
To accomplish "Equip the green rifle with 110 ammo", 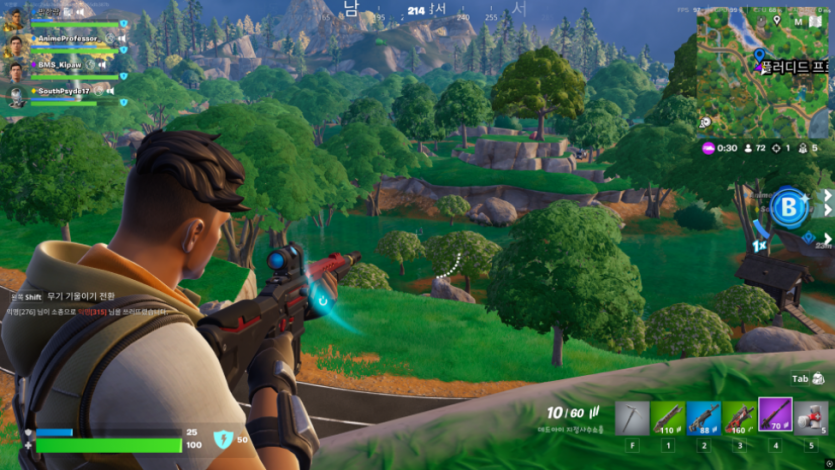I will click(x=668, y=415).
